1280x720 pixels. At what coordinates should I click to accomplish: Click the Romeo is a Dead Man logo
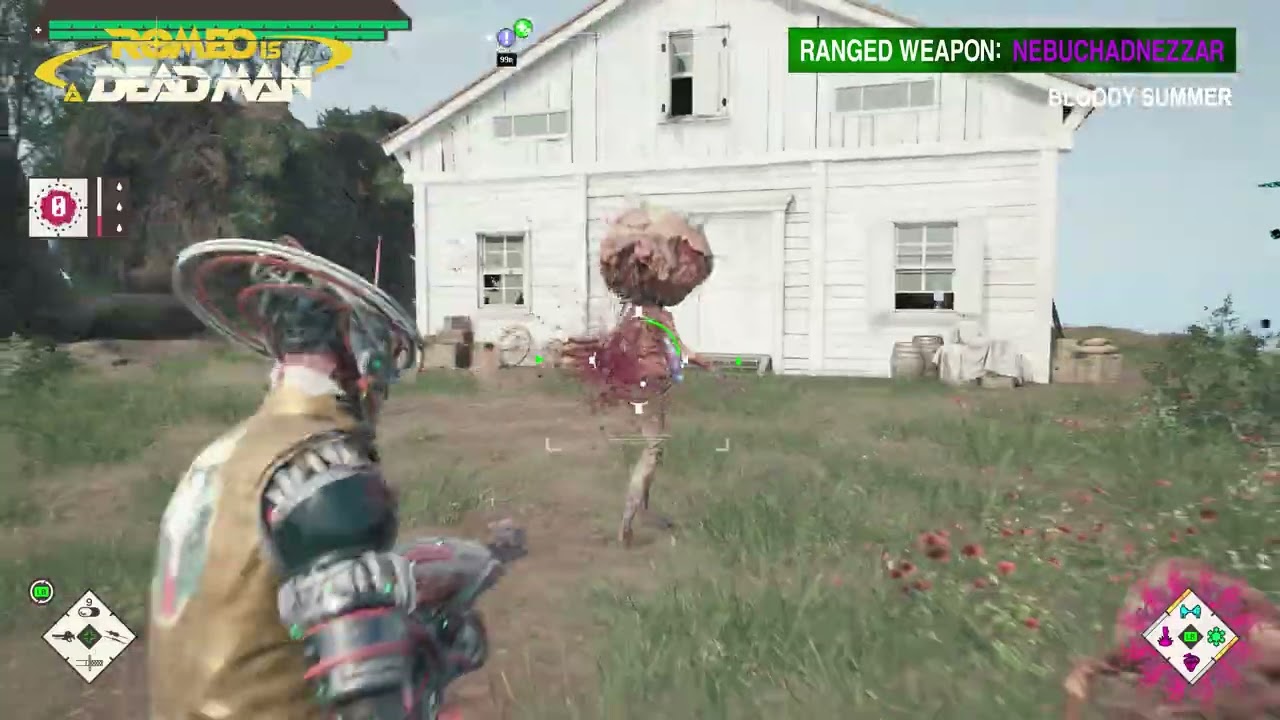click(x=193, y=66)
